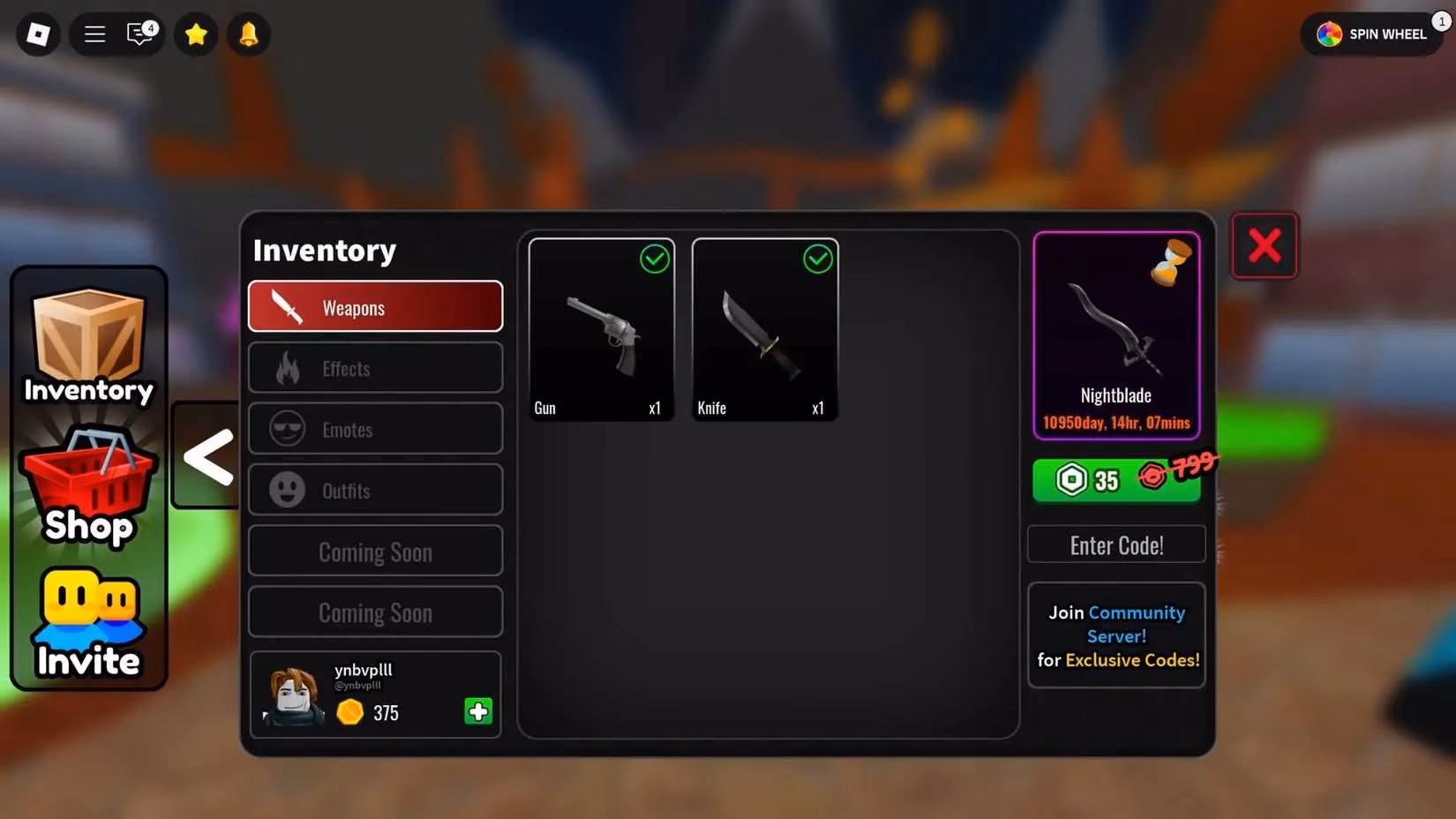
Task: Open the chat with 4 notifications
Action: 139,34
